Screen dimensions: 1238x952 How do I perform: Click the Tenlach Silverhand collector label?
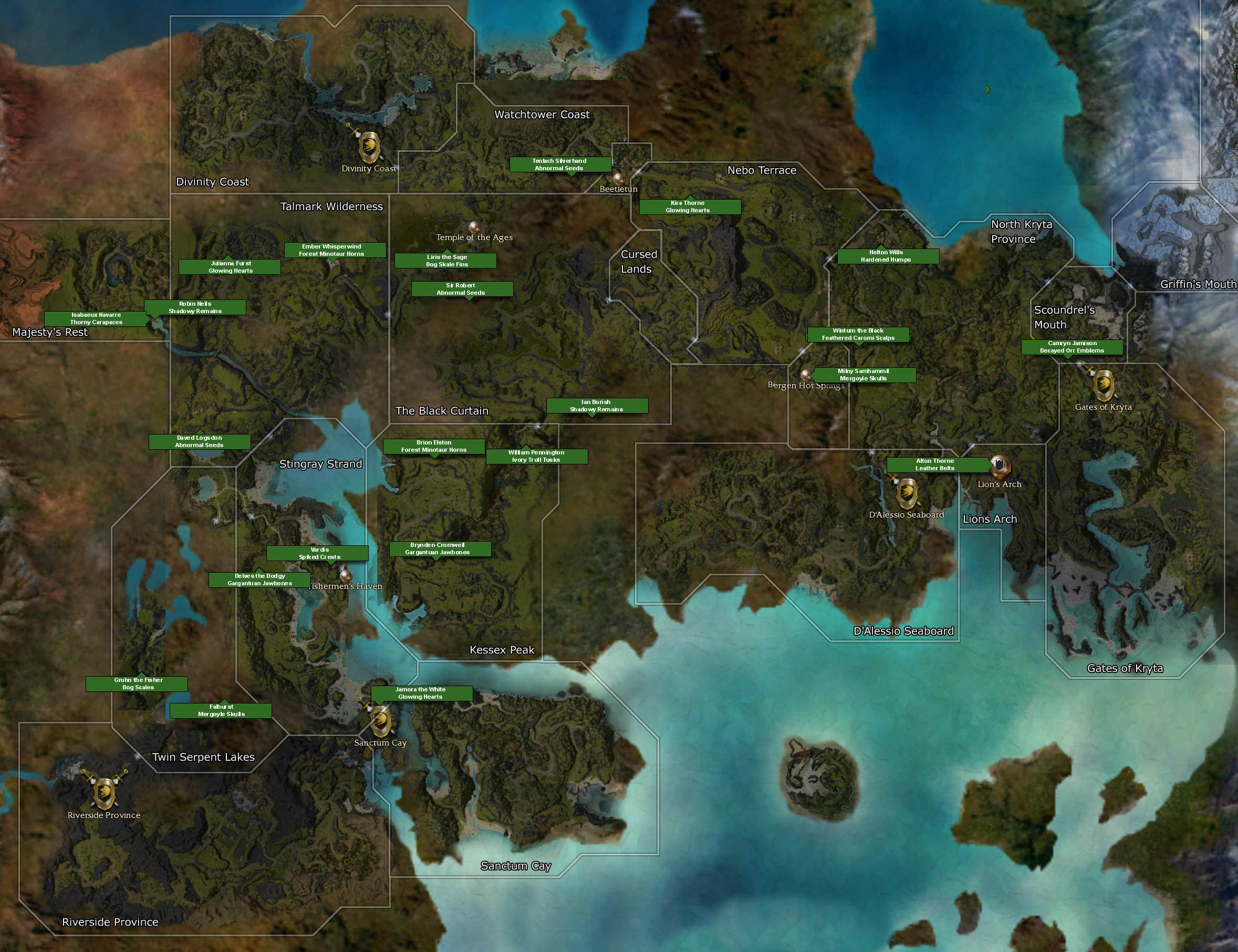pyautogui.click(x=560, y=164)
